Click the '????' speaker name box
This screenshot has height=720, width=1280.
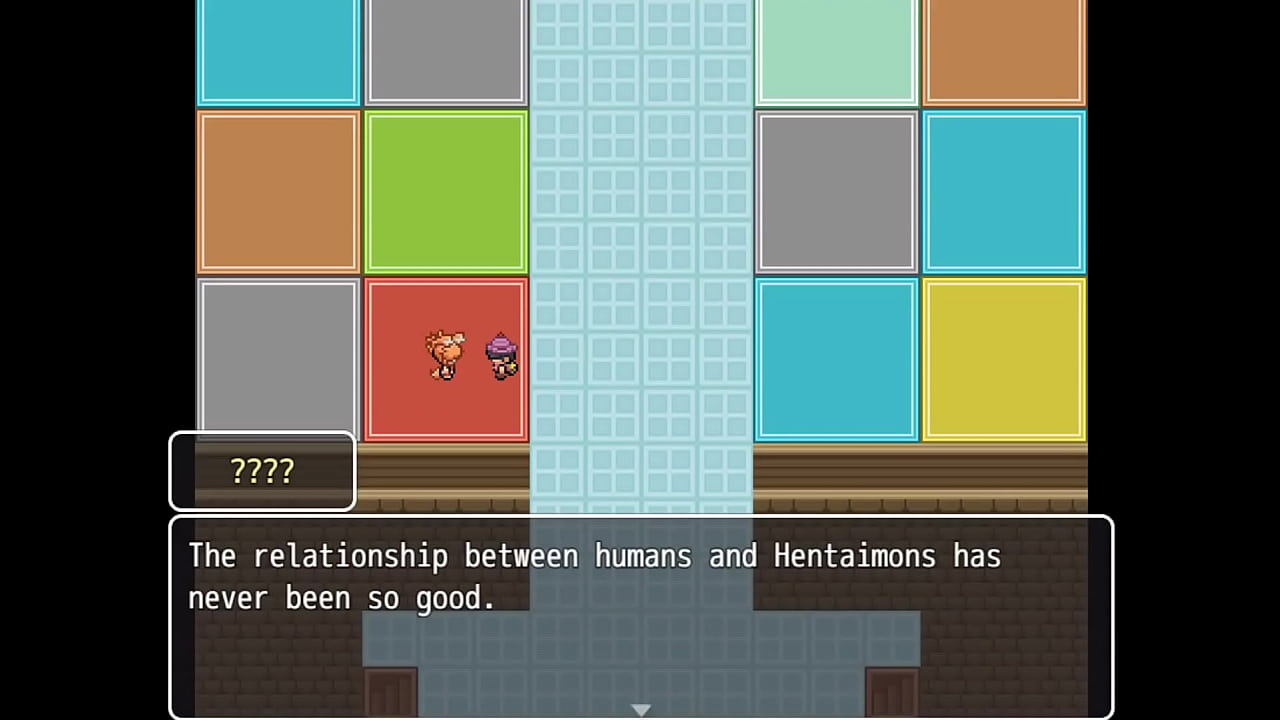click(262, 470)
